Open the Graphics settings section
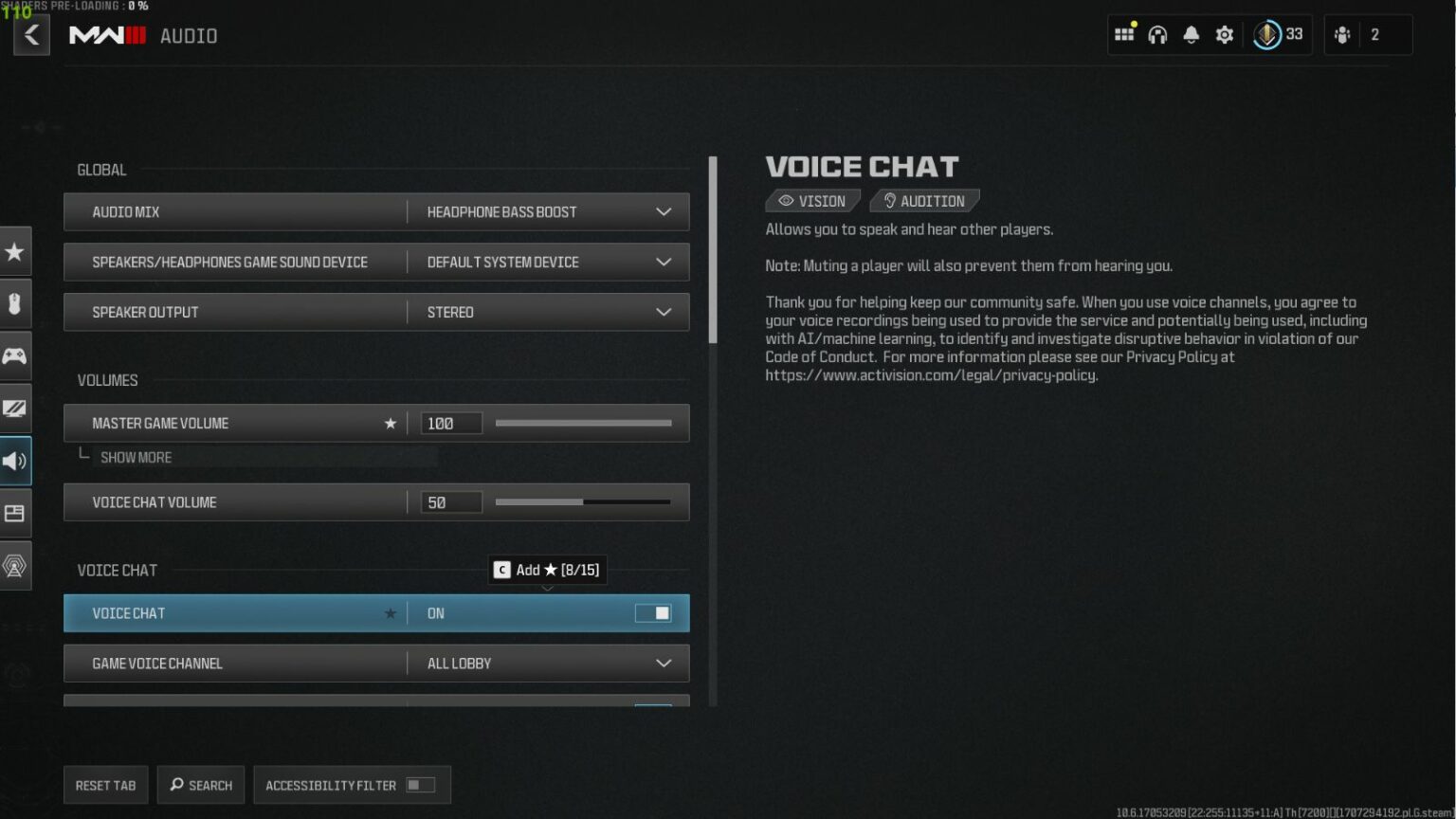Image resolution: width=1456 pixels, height=819 pixels. (x=14, y=408)
